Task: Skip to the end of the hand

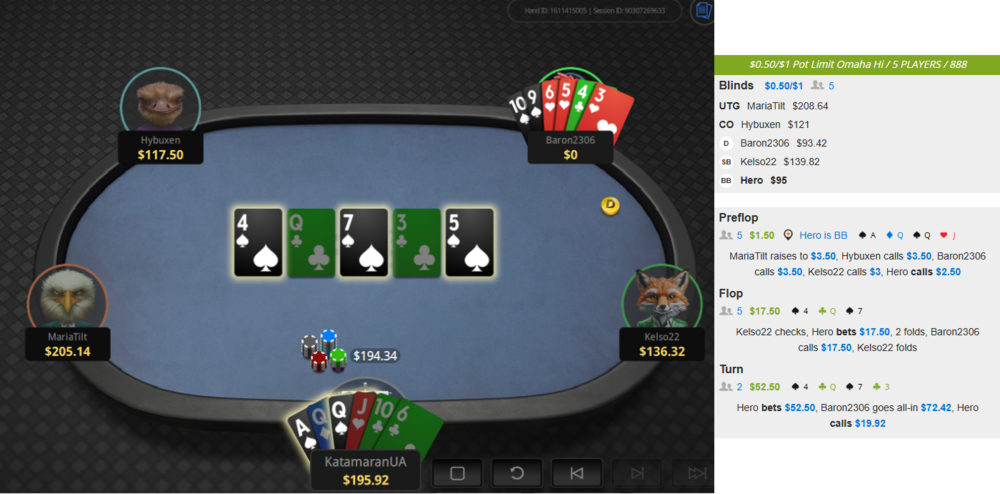Action: point(694,473)
